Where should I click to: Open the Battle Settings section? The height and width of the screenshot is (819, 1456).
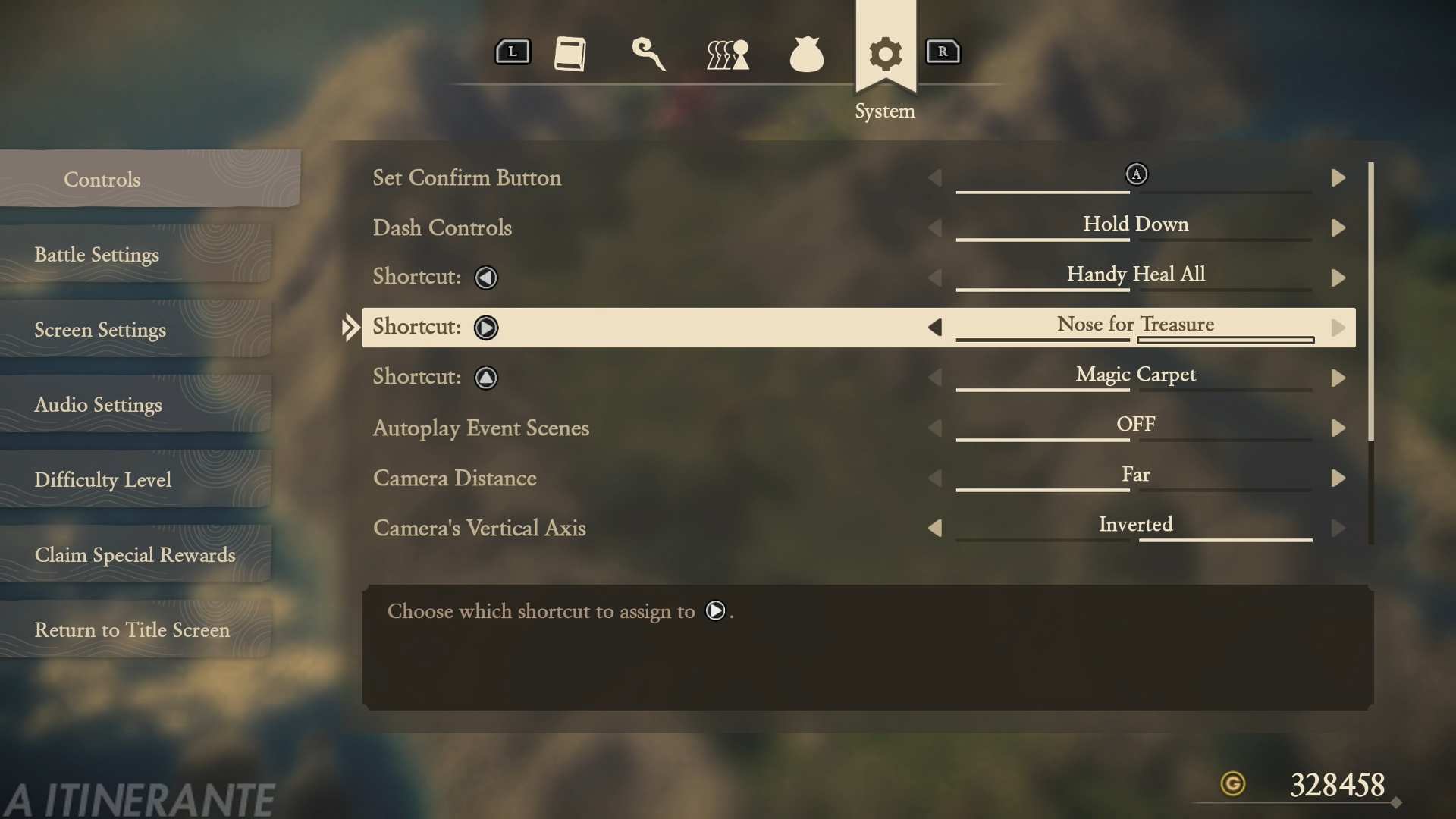[x=97, y=255]
